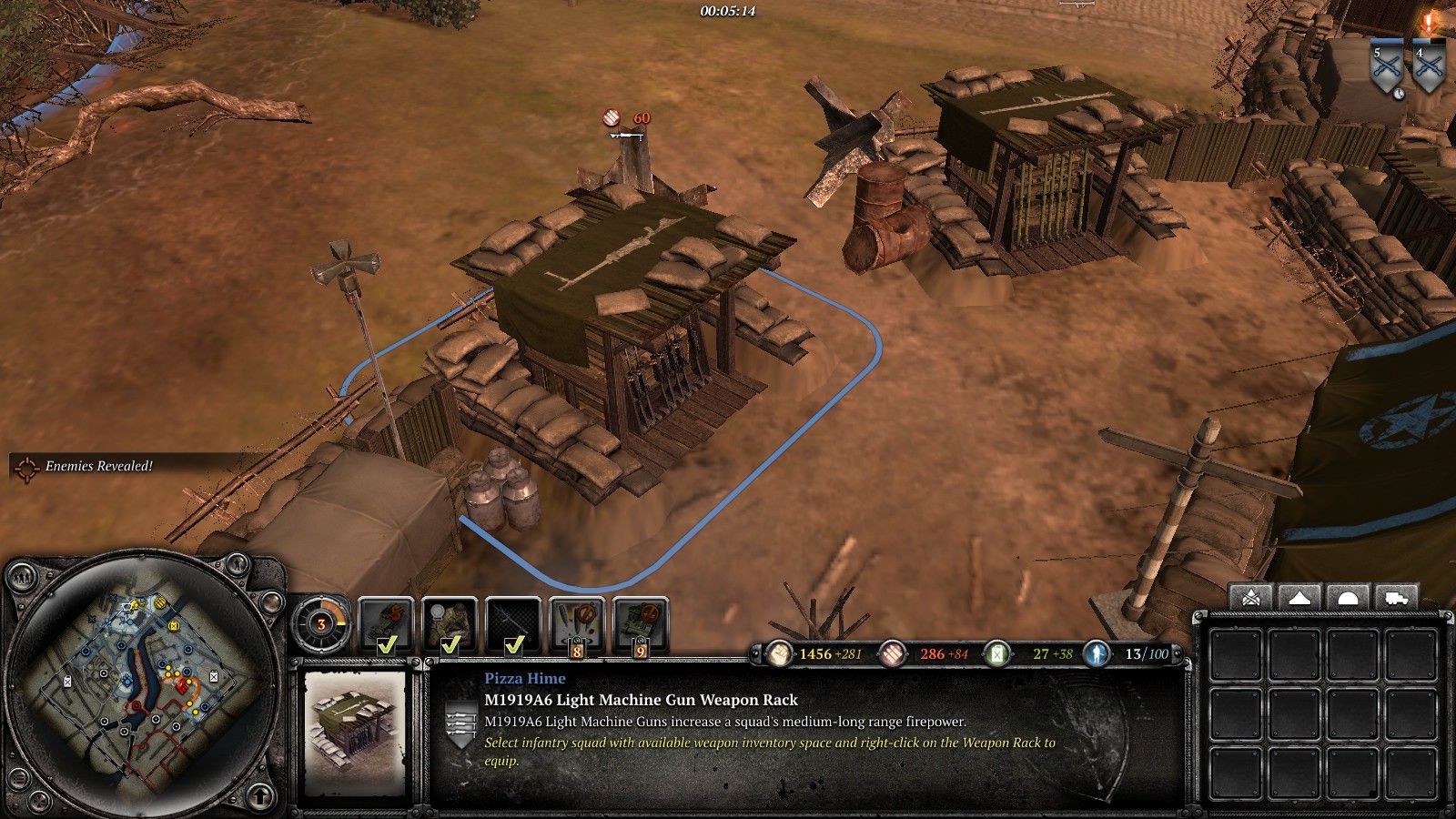Open the tent-shaped building tab
Image resolution: width=1456 pixels, height=819 pixels.
tap(1299, 598)
